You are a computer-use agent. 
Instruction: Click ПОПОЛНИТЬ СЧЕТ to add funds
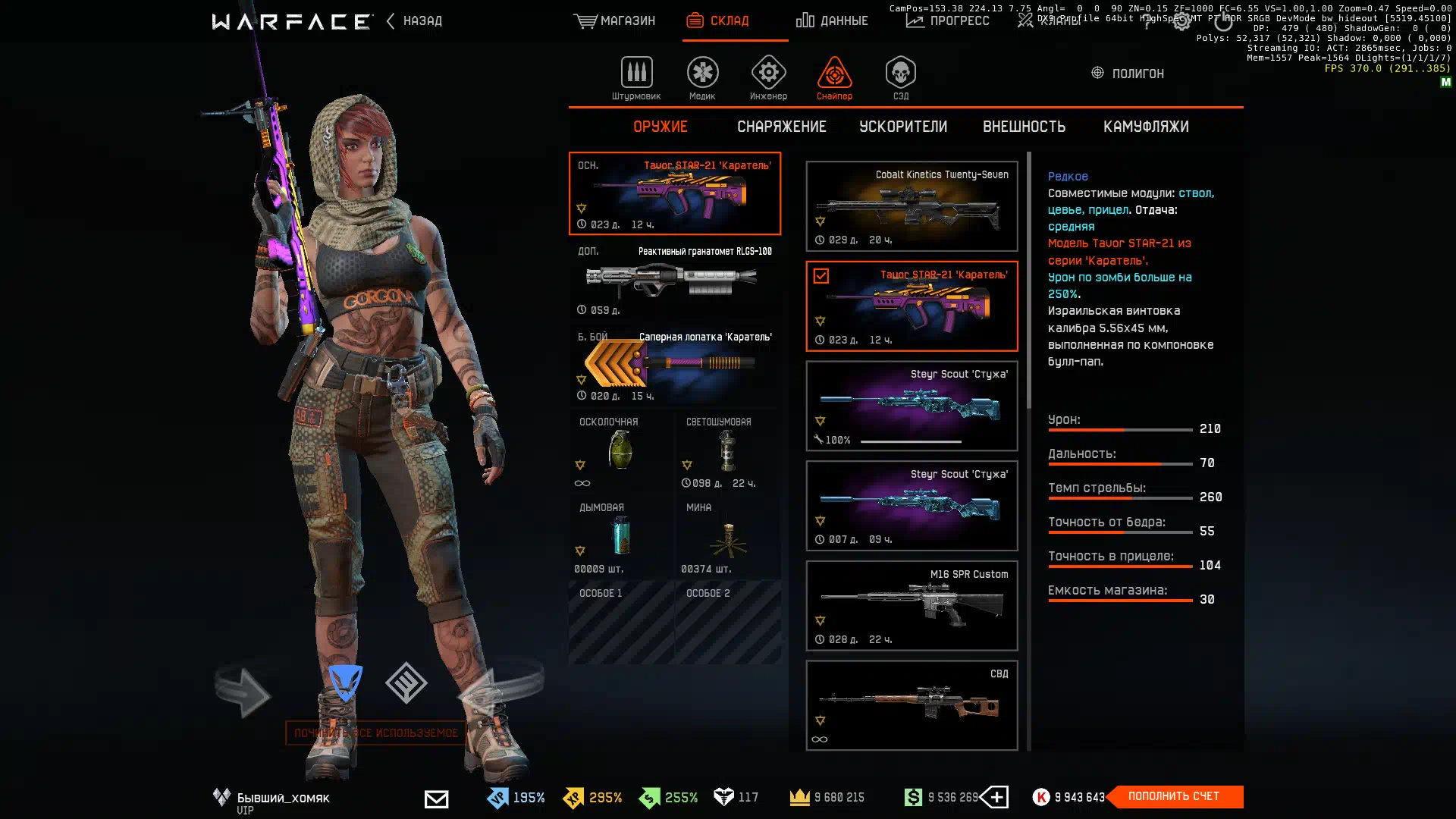tap(1173, 796)
